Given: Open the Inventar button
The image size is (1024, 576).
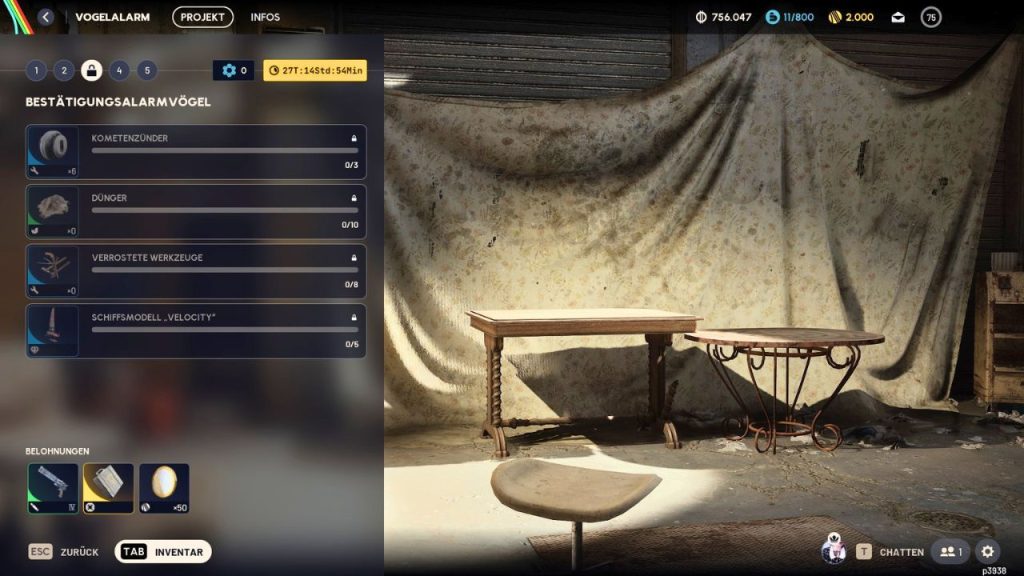Looking at the screenshot, I should (163, 552).
